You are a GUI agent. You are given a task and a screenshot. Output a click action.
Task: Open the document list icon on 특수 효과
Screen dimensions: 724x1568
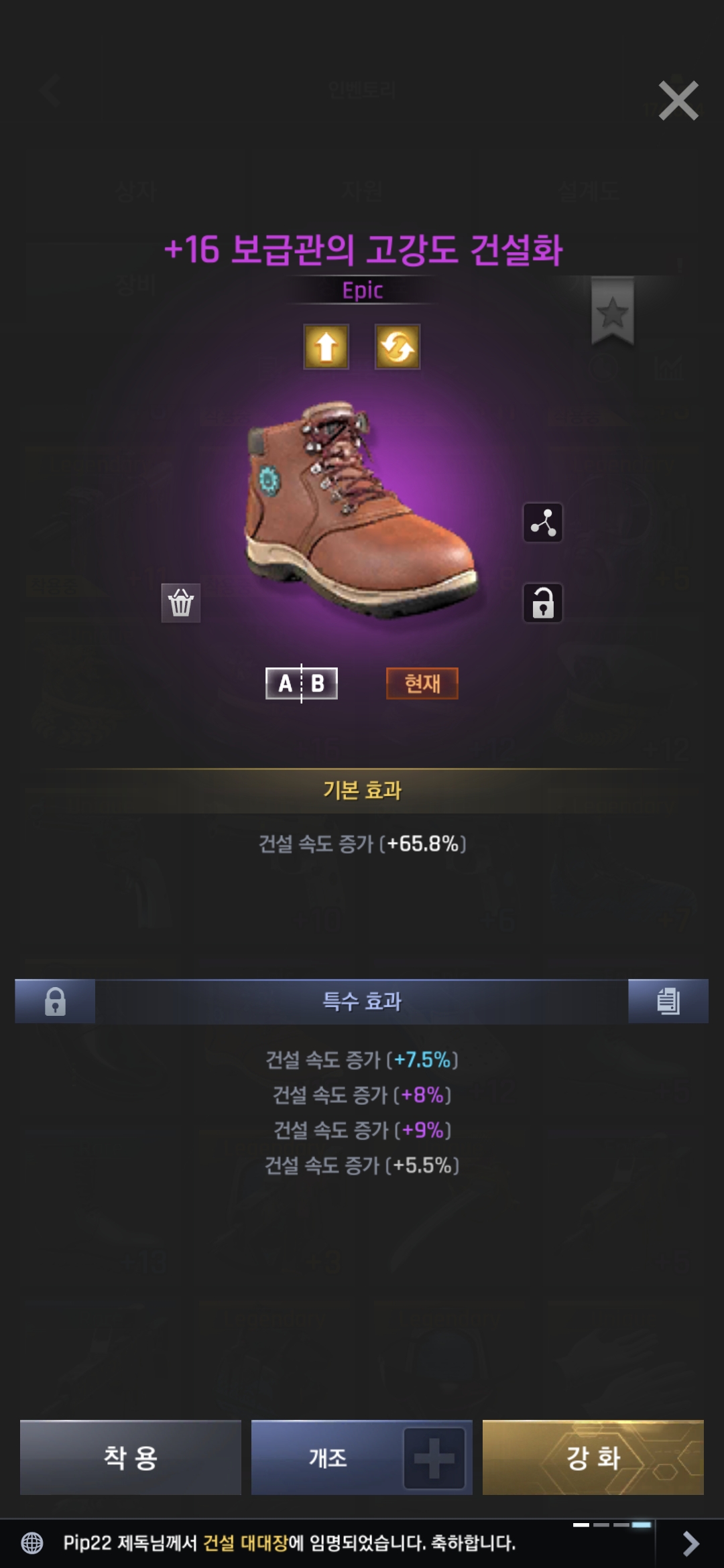(x=668, y=1002)
